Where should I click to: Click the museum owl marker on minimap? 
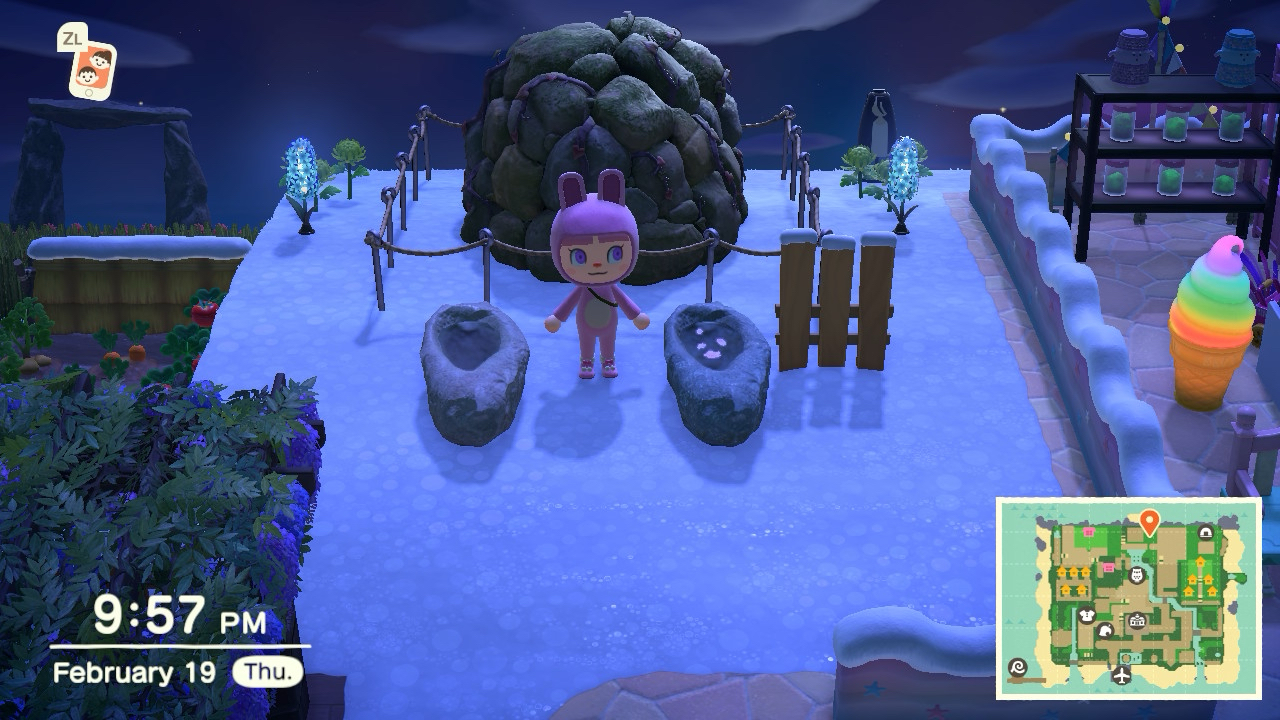(x=1136, y=575)
